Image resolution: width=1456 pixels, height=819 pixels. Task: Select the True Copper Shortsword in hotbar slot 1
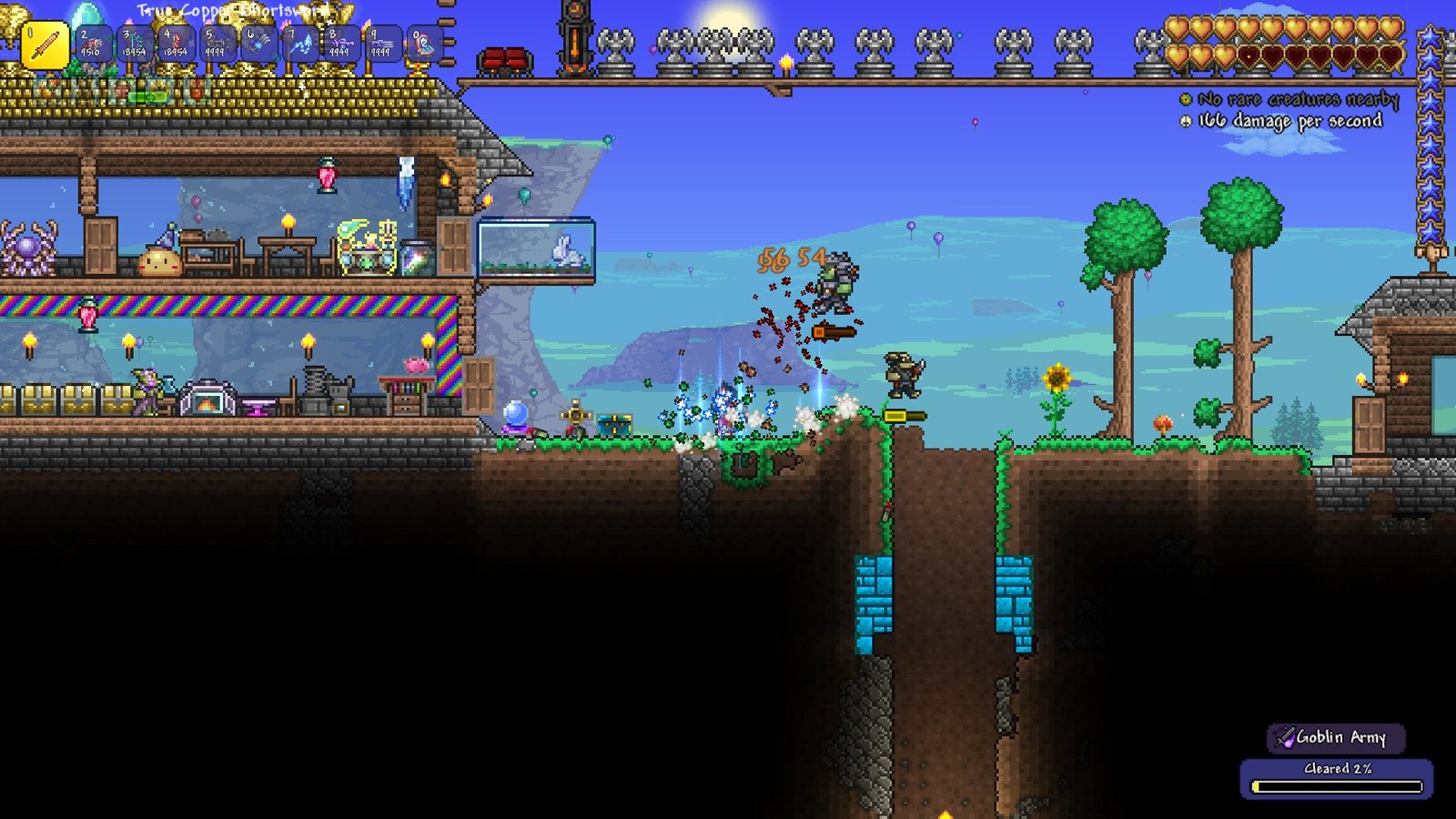pos(45,43)
